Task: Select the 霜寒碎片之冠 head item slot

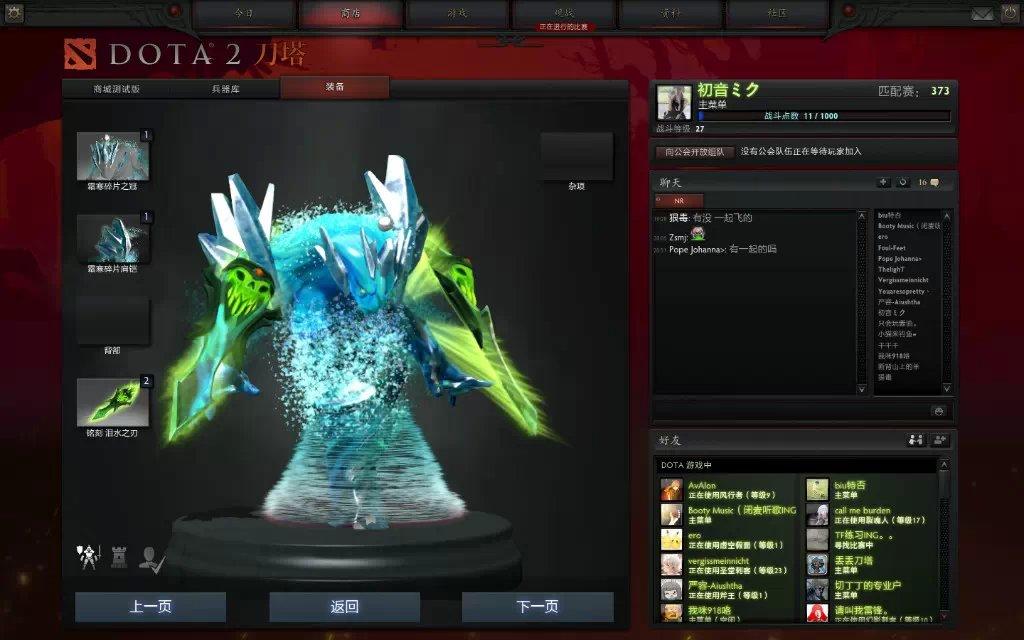Action: (x=113, y=155)
